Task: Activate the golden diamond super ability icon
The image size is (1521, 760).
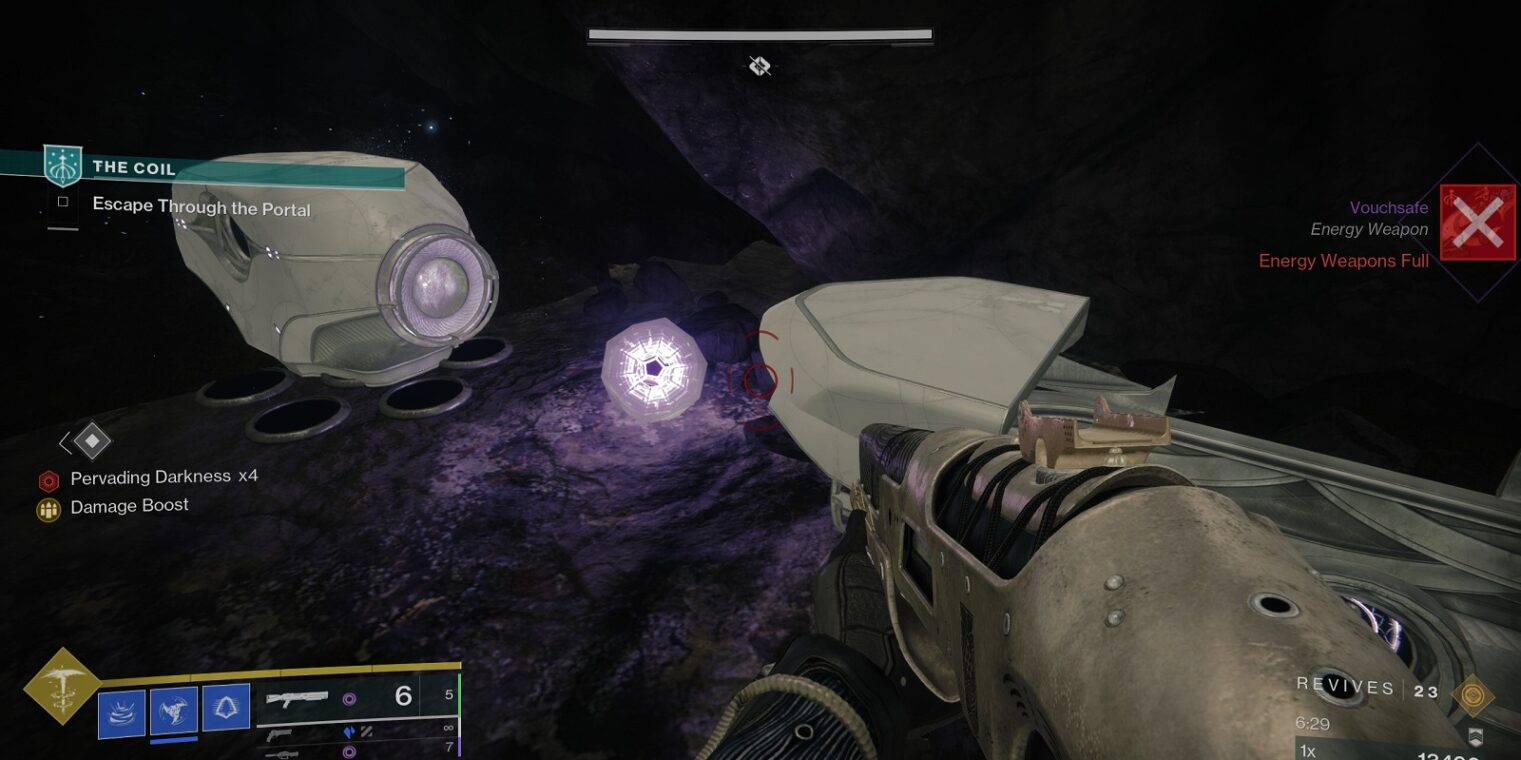Action: point(62,686)
